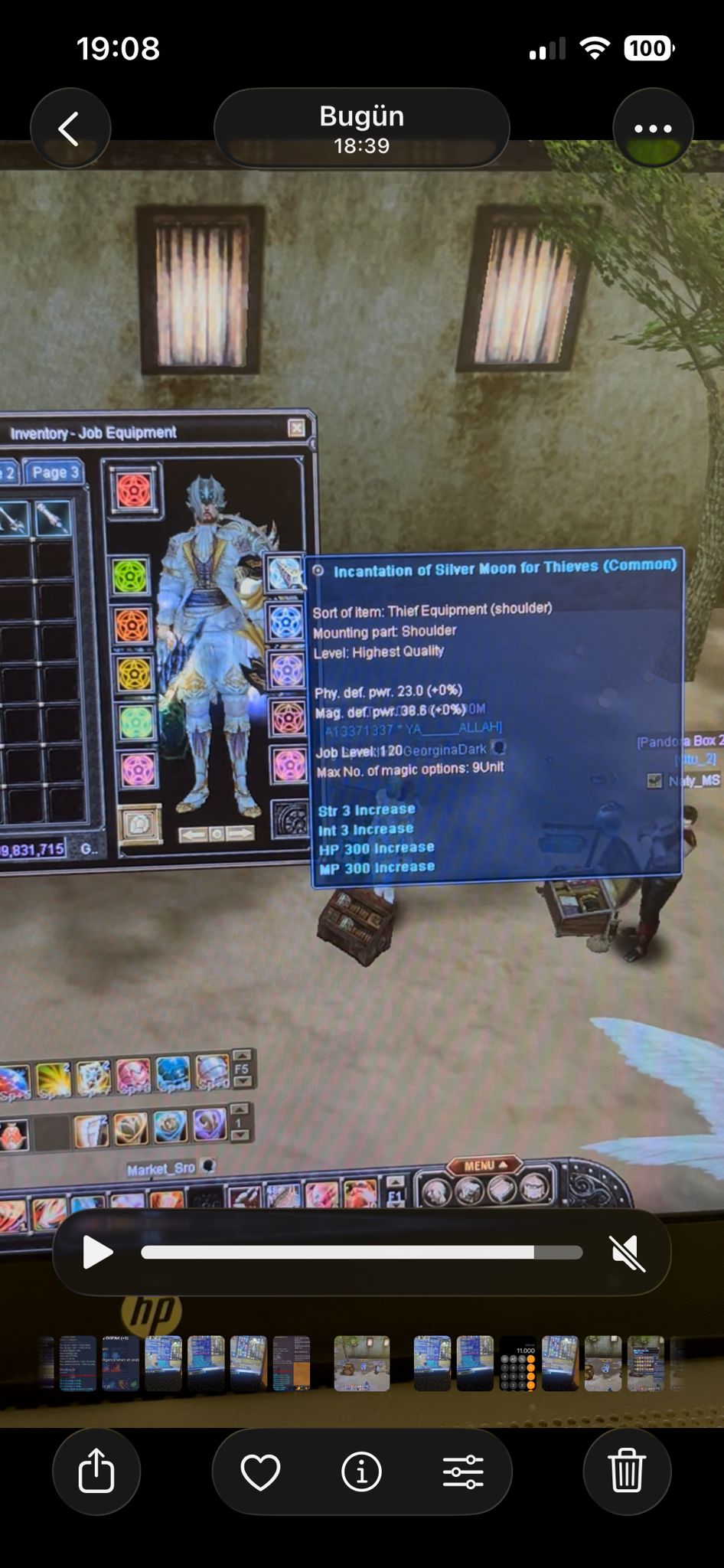
Task: Select the blue pentagram equipment slot
Action: (x=287, y=622)
